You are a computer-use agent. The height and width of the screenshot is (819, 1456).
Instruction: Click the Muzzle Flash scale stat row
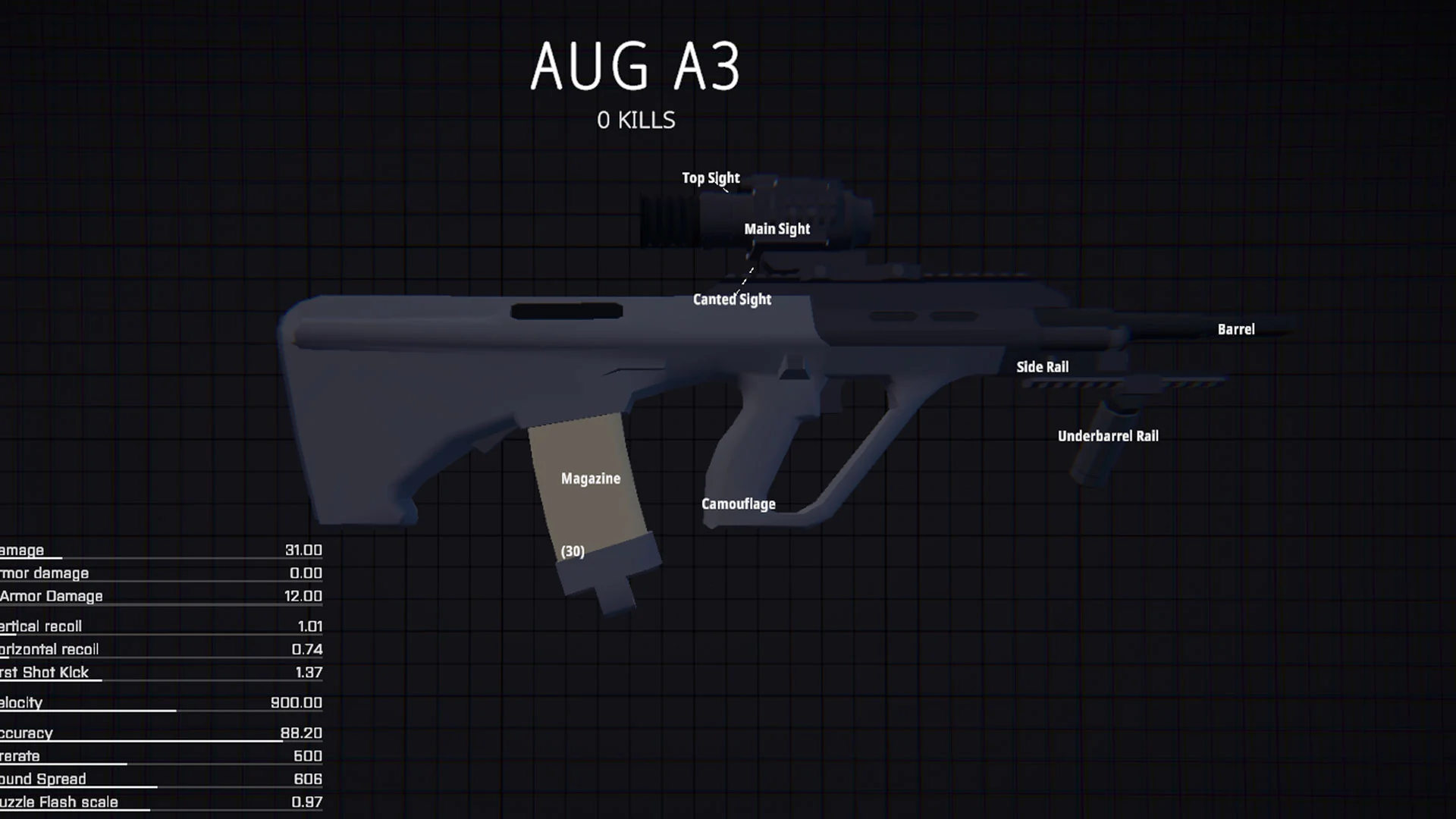(161, 802)
